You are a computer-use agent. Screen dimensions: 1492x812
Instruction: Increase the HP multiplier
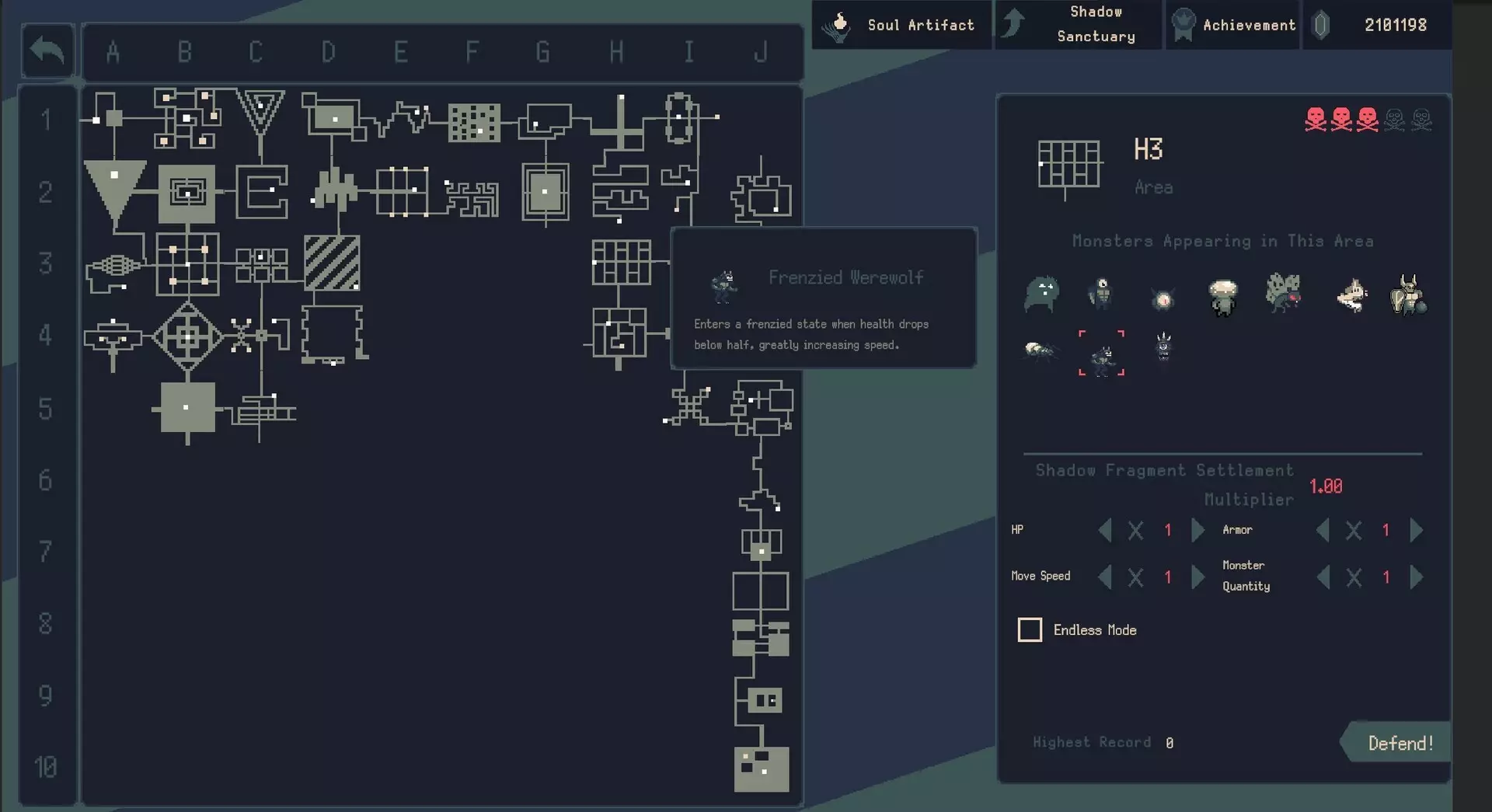(1197, 530)
